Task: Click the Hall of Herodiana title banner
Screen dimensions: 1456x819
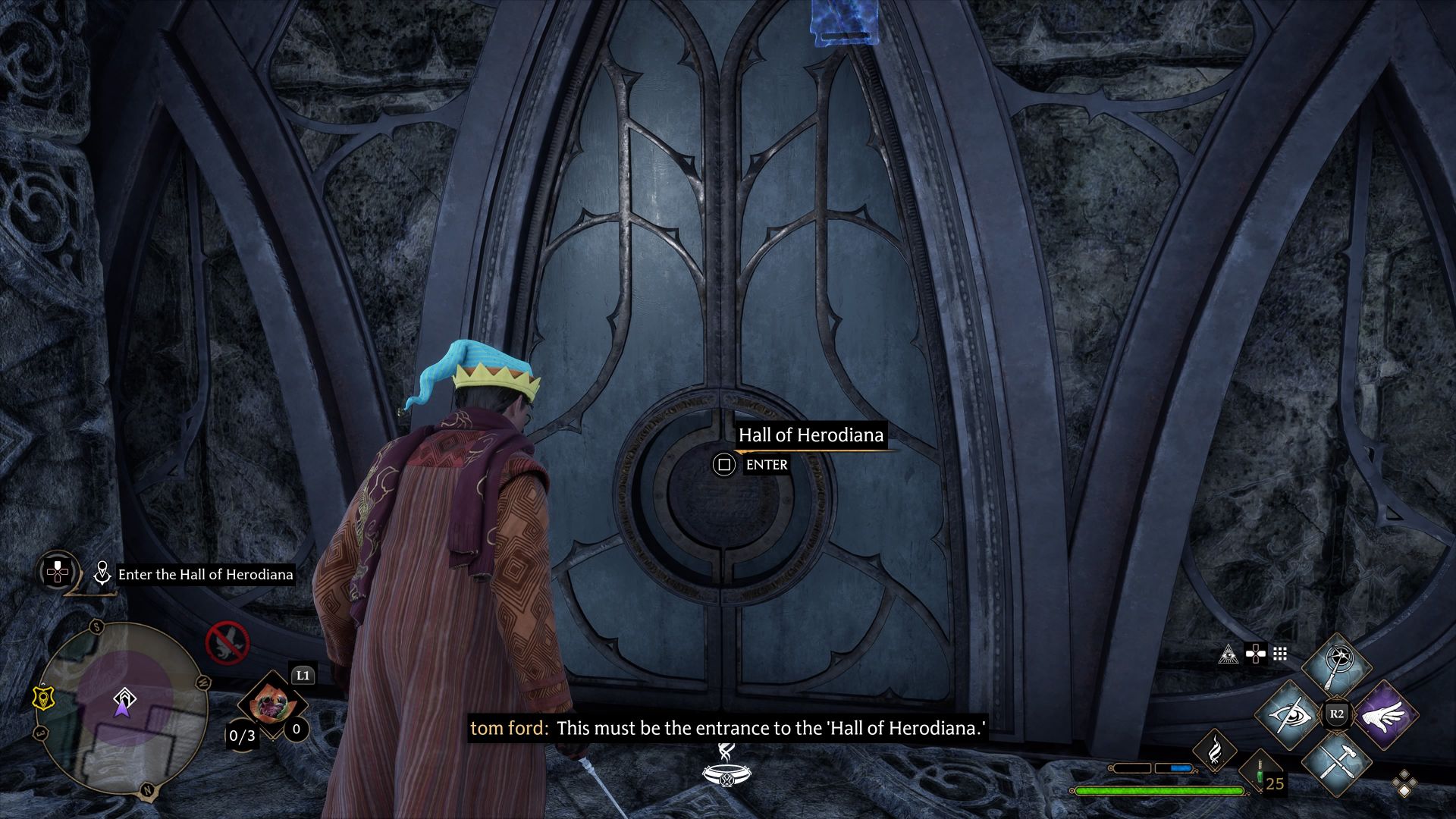Action: point(811,436)
